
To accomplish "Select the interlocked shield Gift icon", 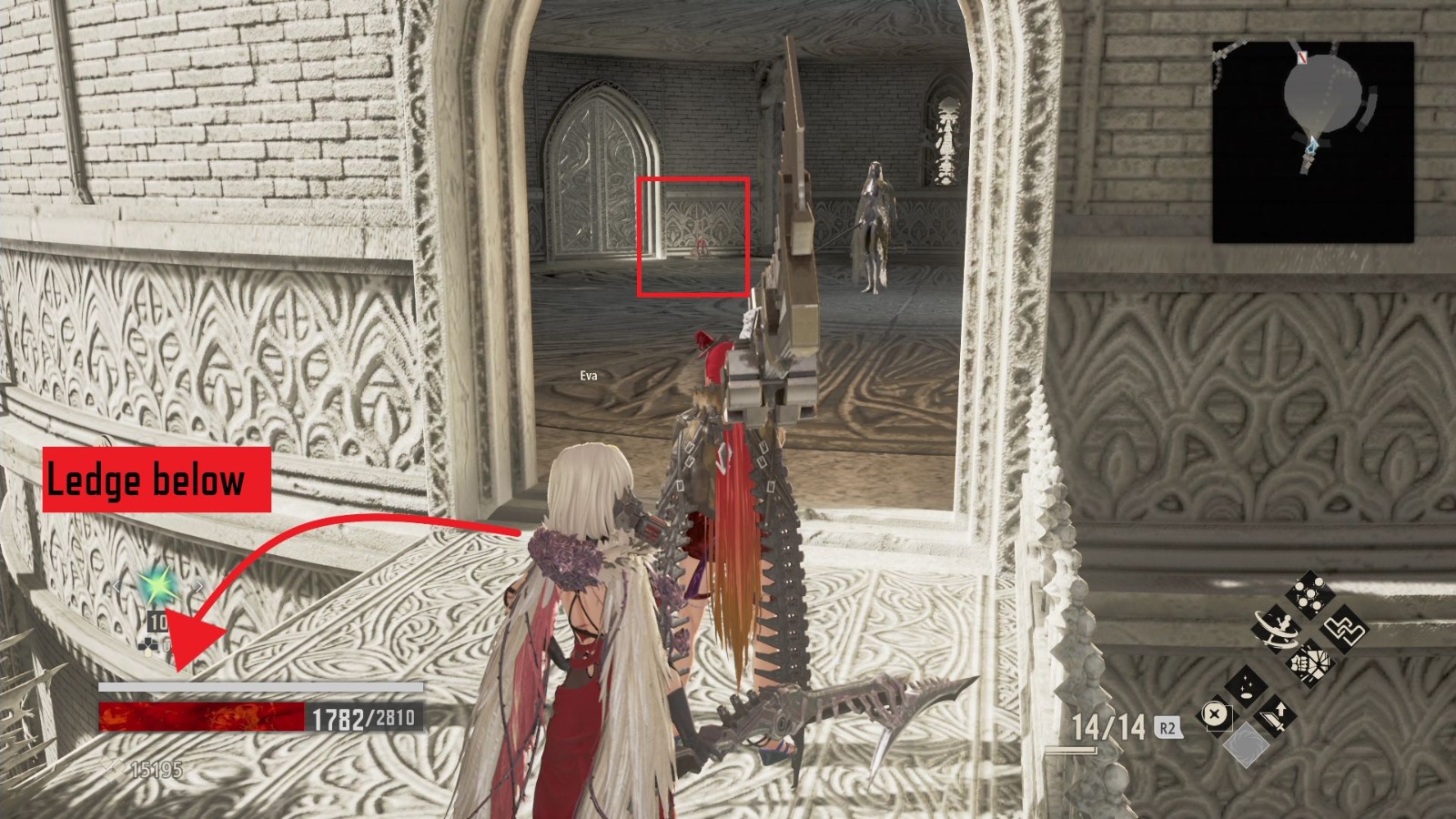I will pyautogui.click(x=1344, y=627).
